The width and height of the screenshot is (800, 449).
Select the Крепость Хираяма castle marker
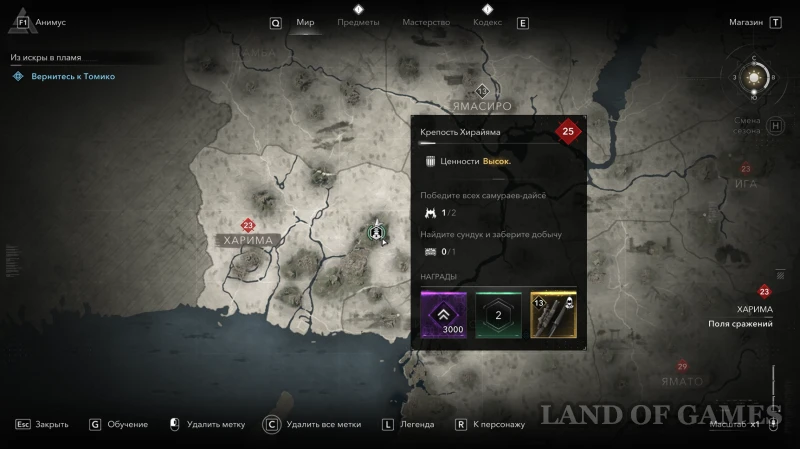[x=377, y=231]
